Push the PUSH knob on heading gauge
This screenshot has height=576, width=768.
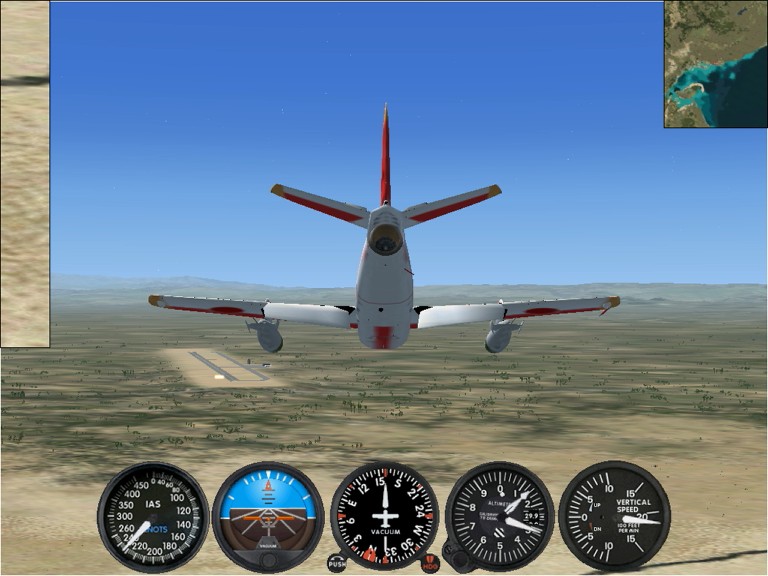[x=337, y=563]
